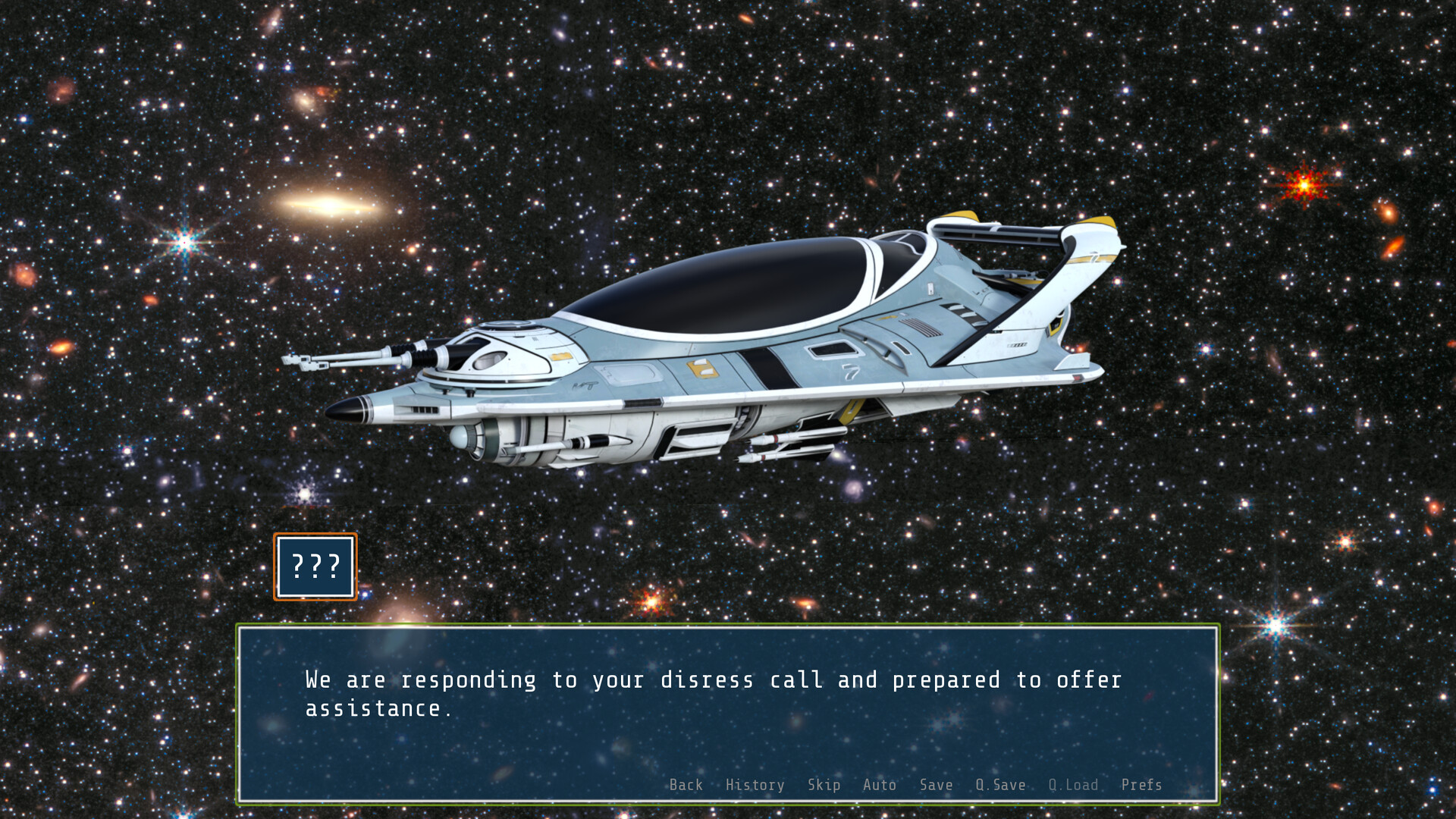This screenshot has height=819, width=1456.
Task: Click the ??? speaker name box
Action: (315, 567)
